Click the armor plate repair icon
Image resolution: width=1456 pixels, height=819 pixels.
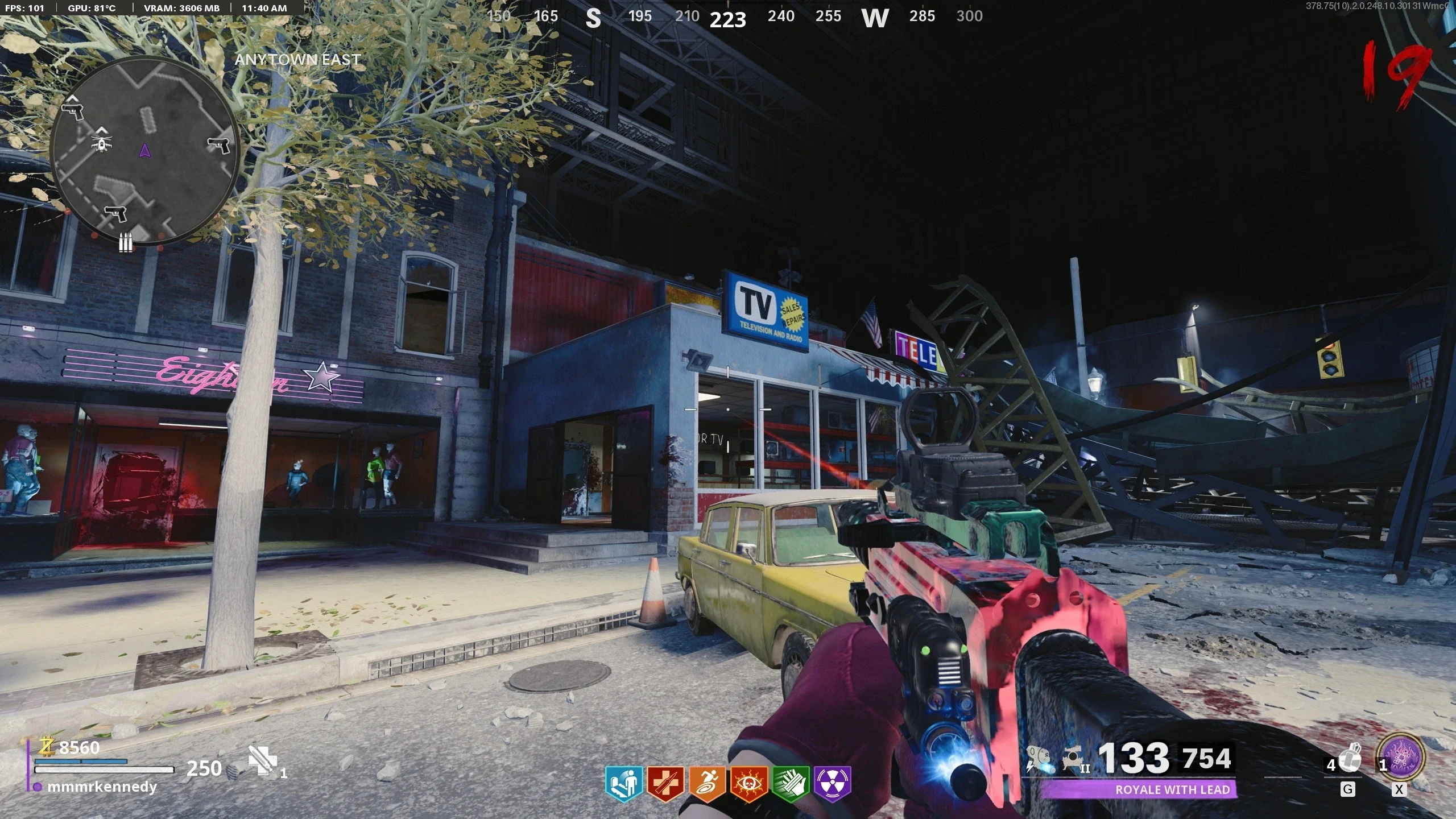[x=263, y=761]
